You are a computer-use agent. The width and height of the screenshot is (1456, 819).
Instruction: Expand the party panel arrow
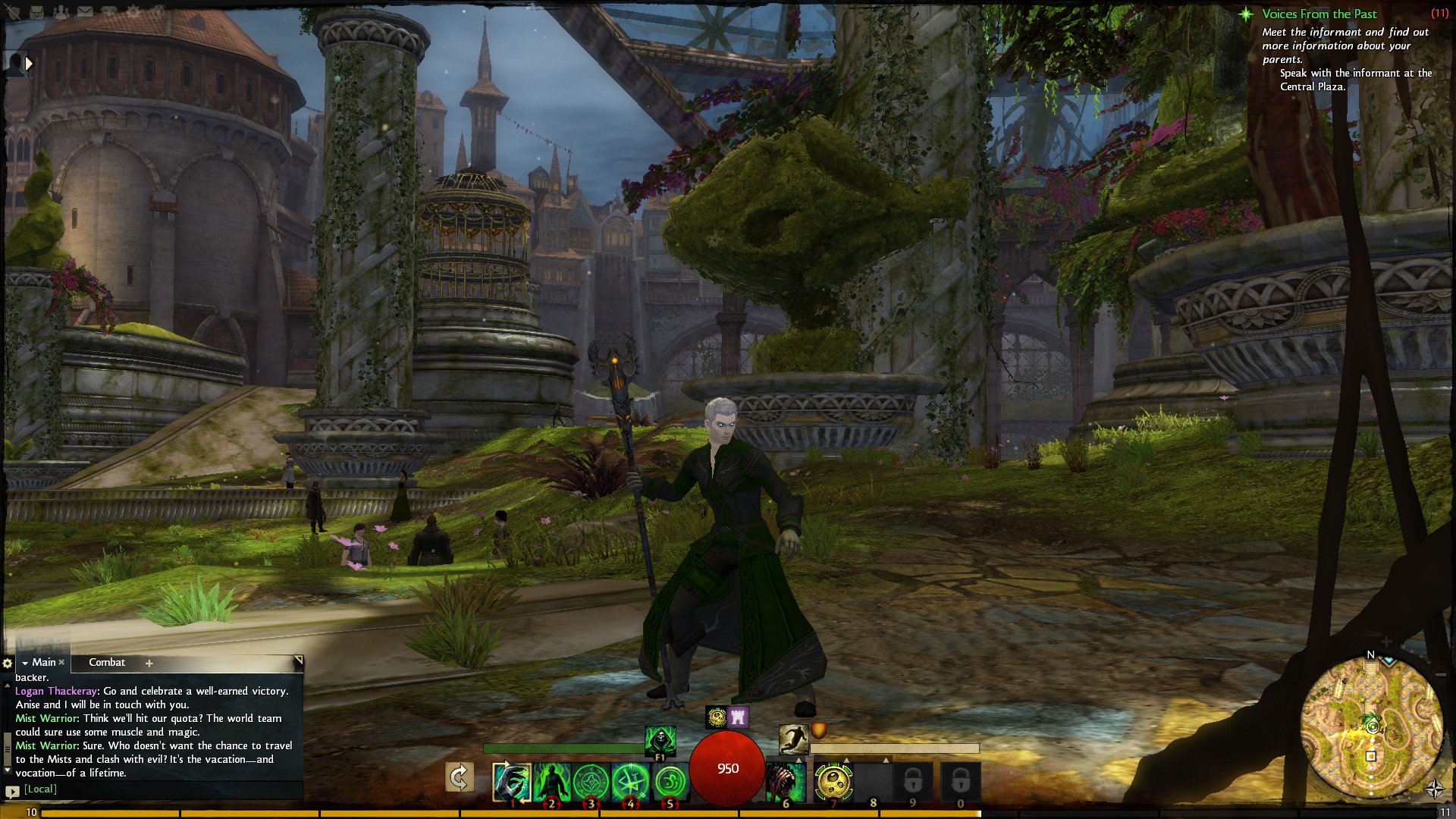[29, 64]
